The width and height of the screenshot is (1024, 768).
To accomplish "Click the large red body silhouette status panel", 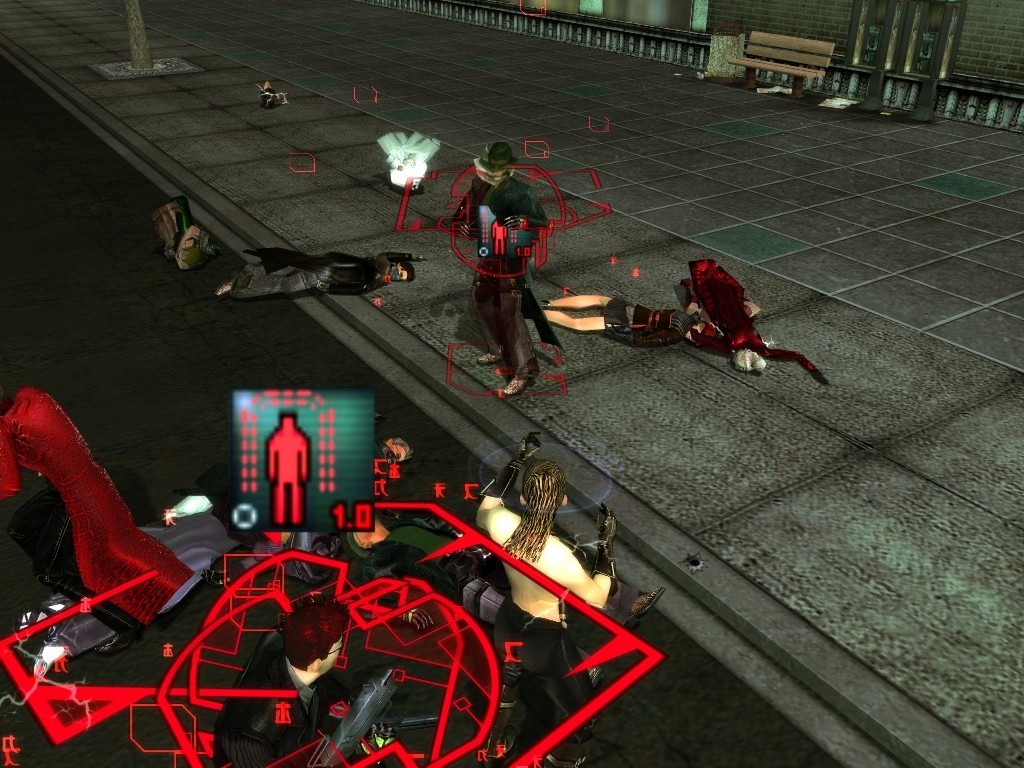I will tap(303, 460).
